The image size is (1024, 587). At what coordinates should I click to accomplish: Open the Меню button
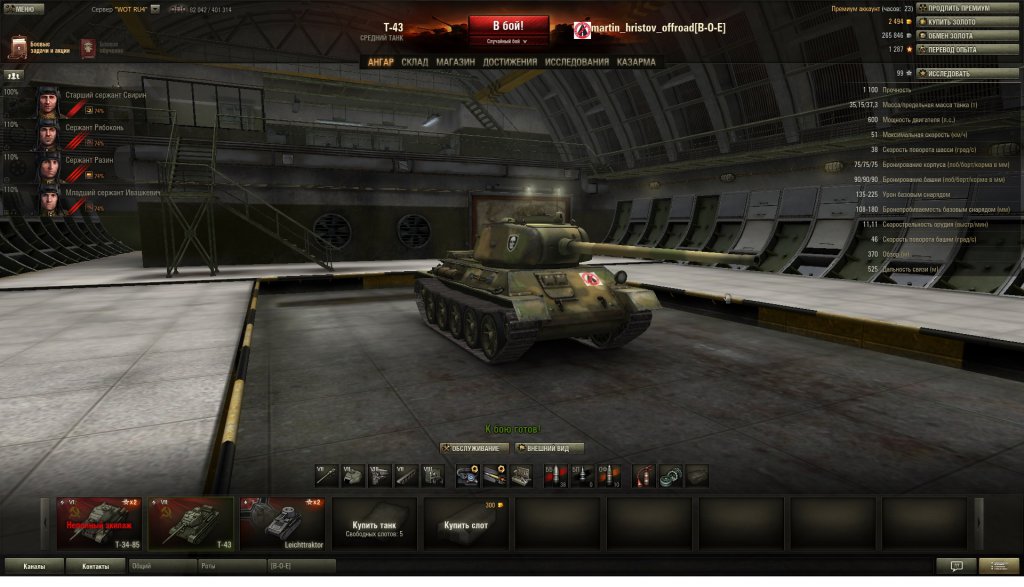(x=24, y=9)
